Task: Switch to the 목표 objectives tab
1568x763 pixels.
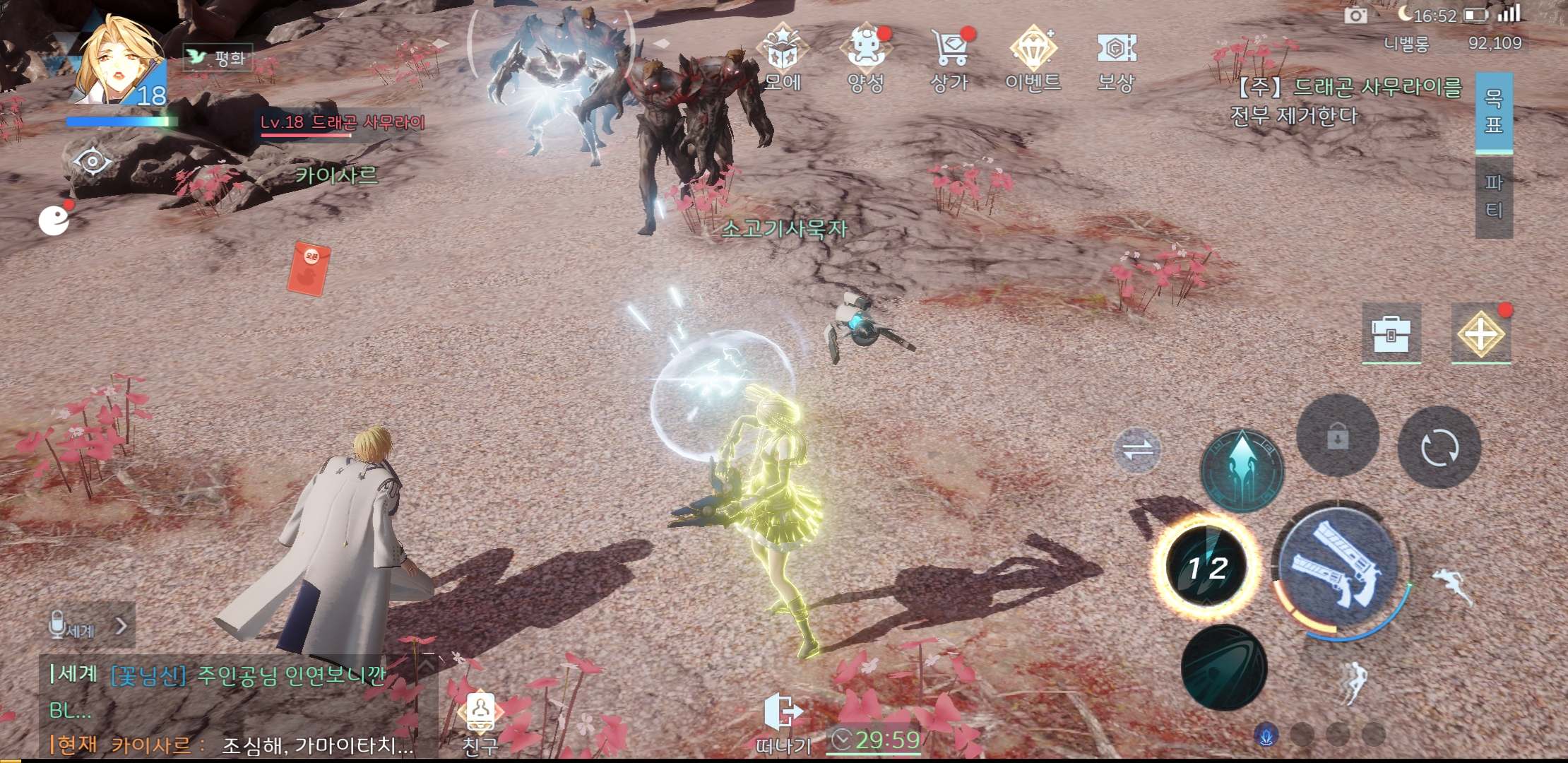Action: pos(1494,112)
